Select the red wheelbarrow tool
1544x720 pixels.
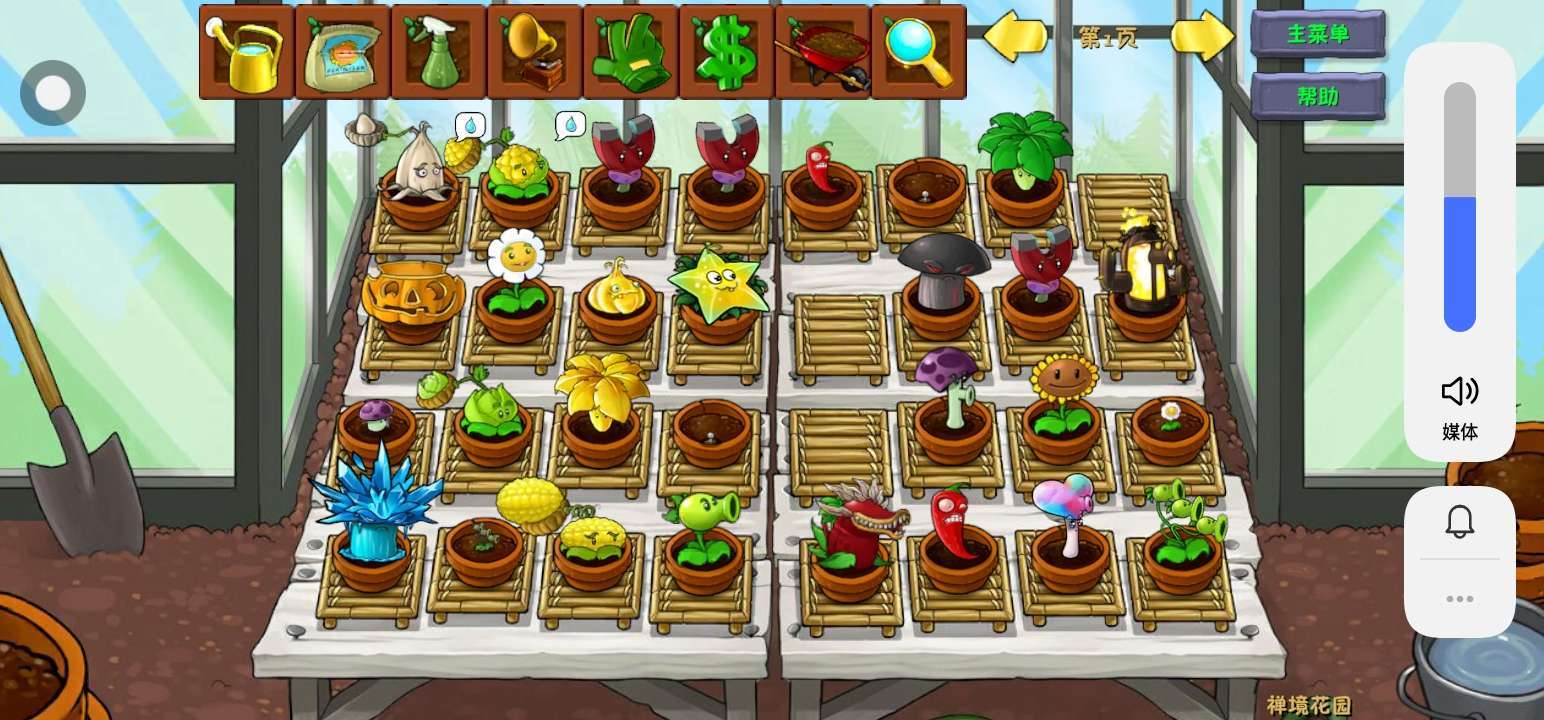coord(822,52)
